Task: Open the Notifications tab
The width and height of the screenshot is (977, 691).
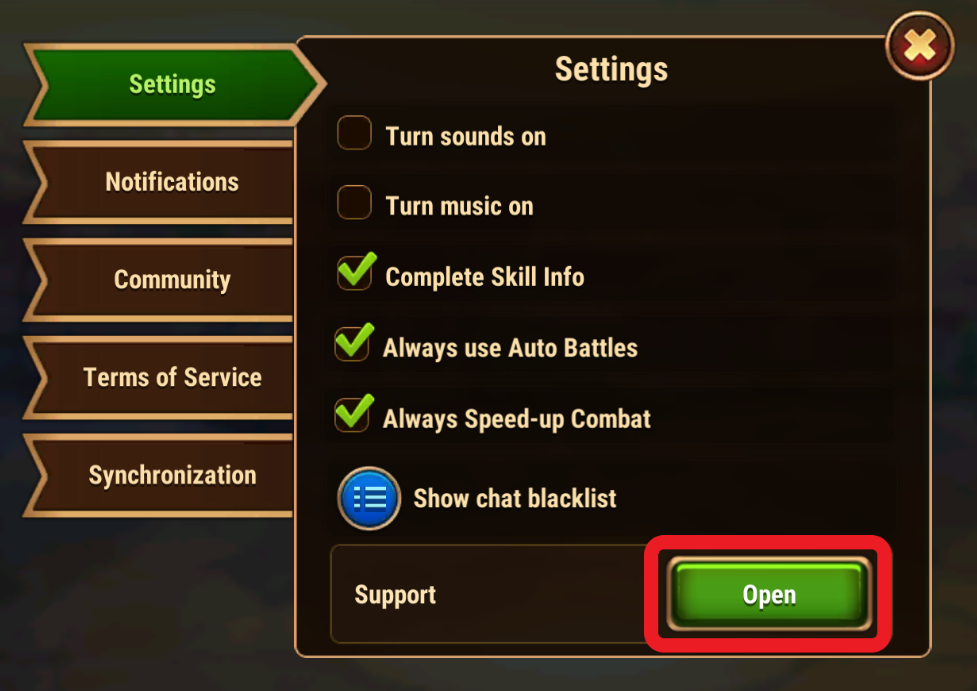Action: pyautogui.click(x=172, y=182)
